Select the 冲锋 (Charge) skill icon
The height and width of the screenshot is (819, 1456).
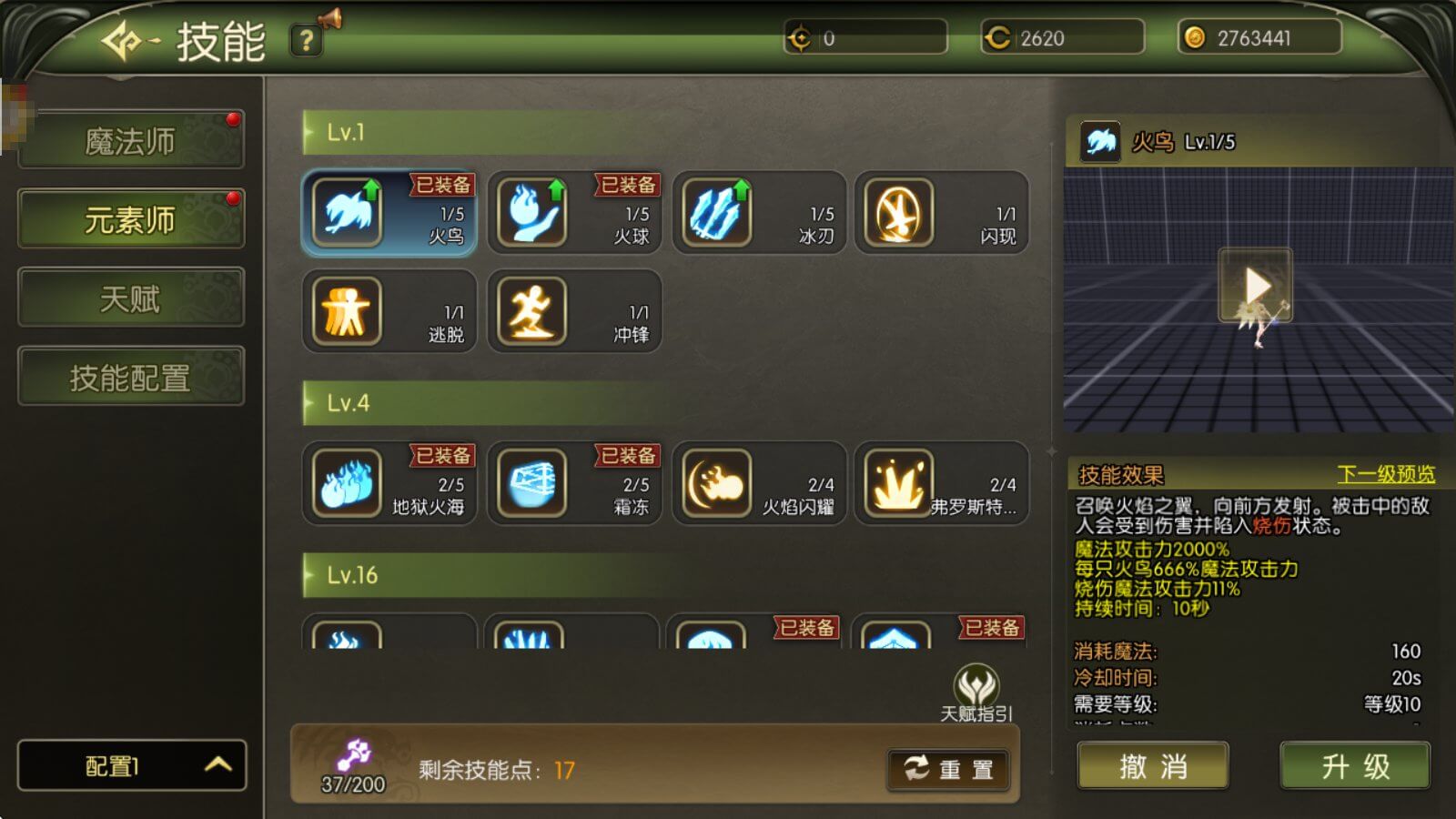coord(531,311)
